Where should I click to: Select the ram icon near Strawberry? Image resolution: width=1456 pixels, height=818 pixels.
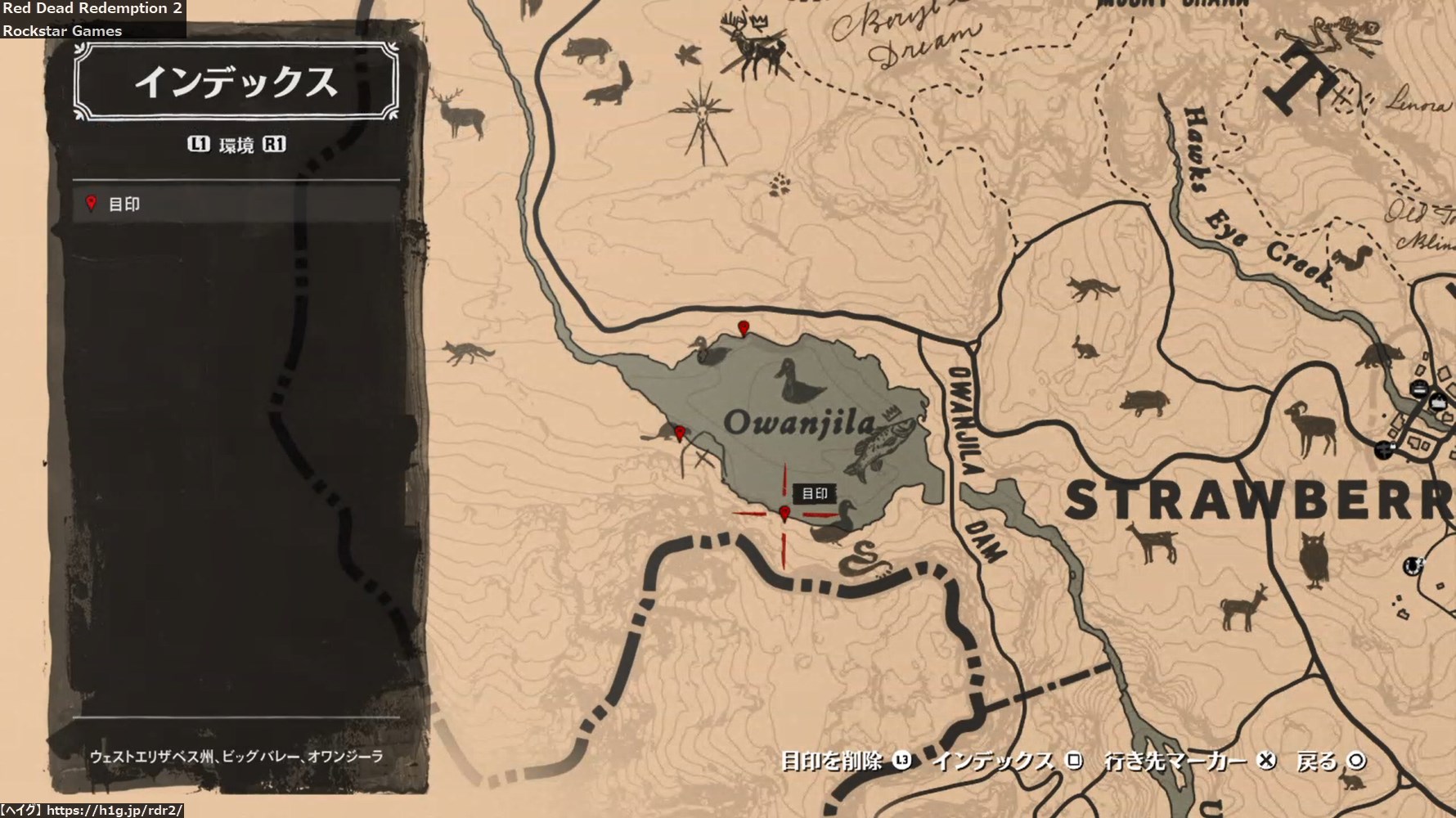tap(1312, 427)
